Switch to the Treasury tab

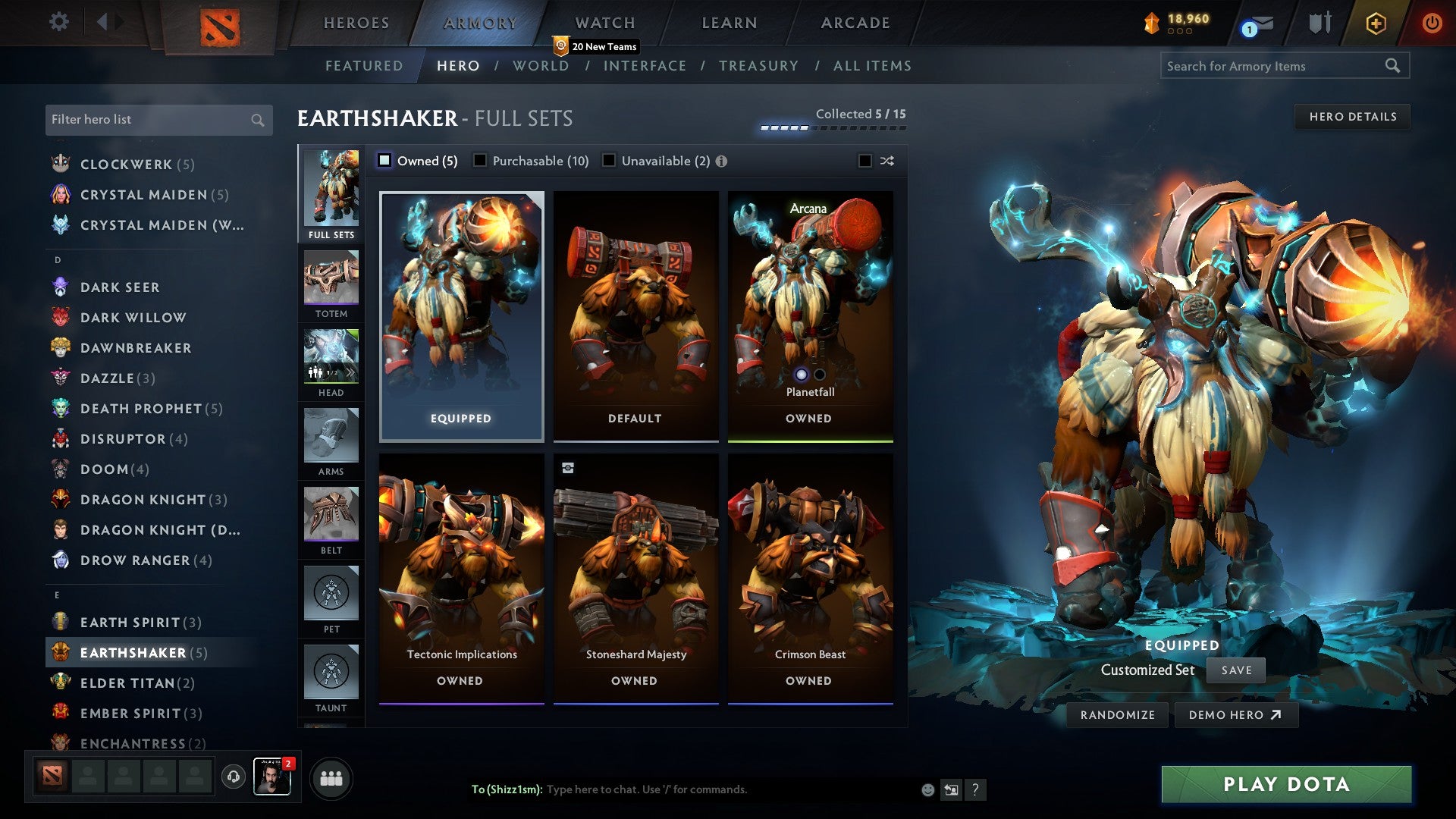759,66
